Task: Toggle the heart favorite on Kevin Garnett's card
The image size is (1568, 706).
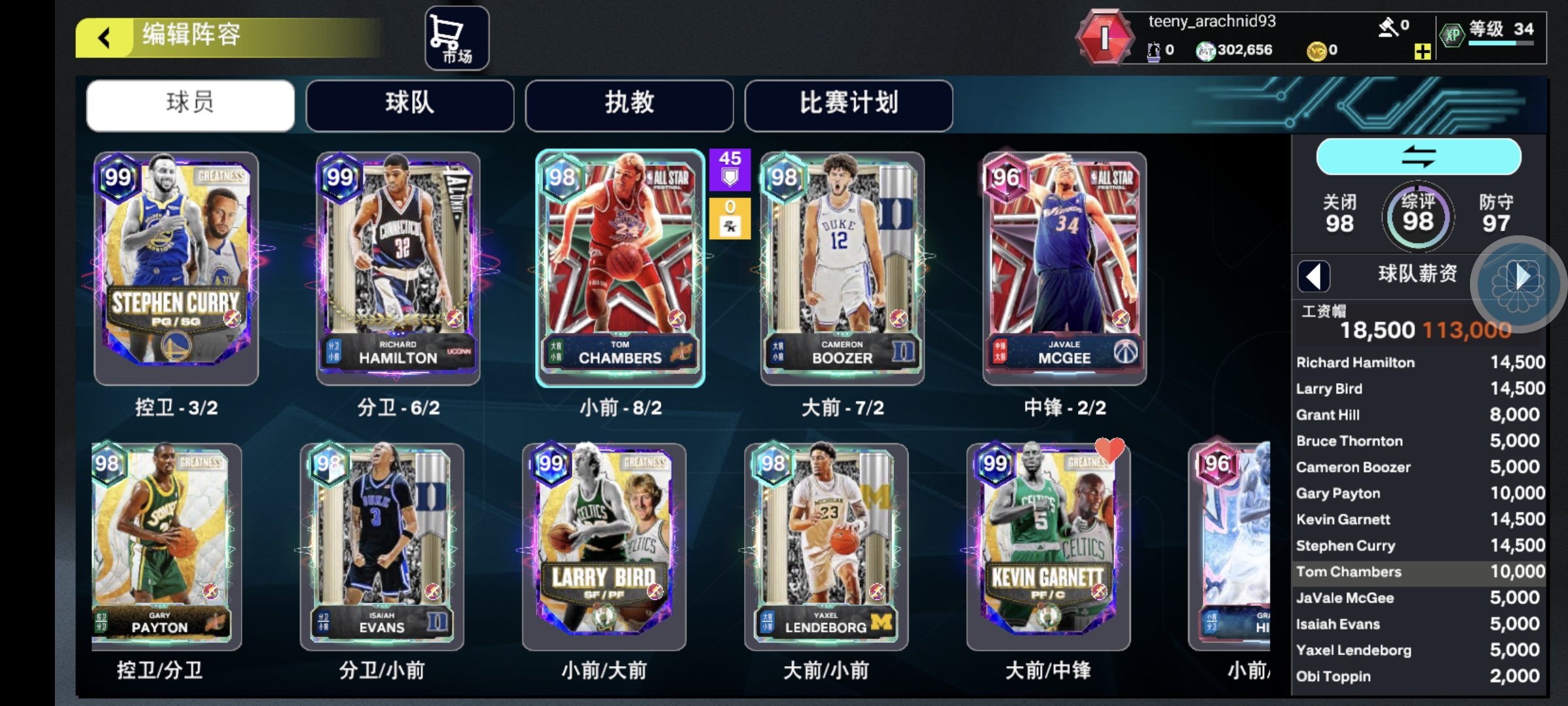Action: pos(1111,450)
